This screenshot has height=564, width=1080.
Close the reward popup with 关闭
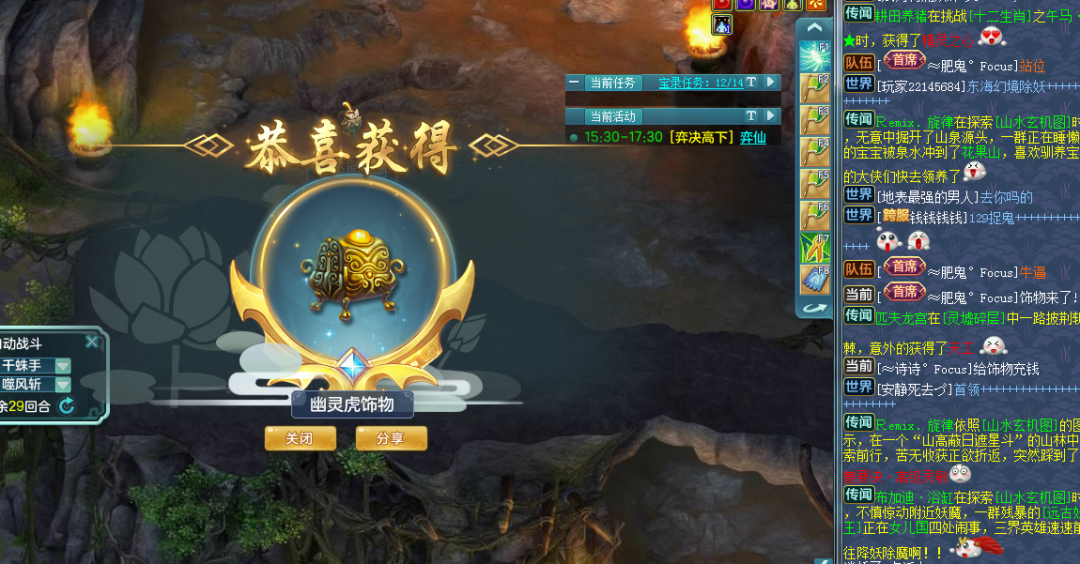299,438
